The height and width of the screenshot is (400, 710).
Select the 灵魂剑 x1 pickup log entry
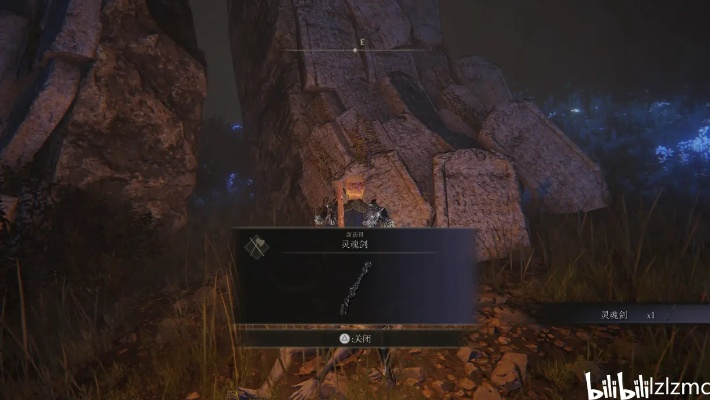(628, 314)
